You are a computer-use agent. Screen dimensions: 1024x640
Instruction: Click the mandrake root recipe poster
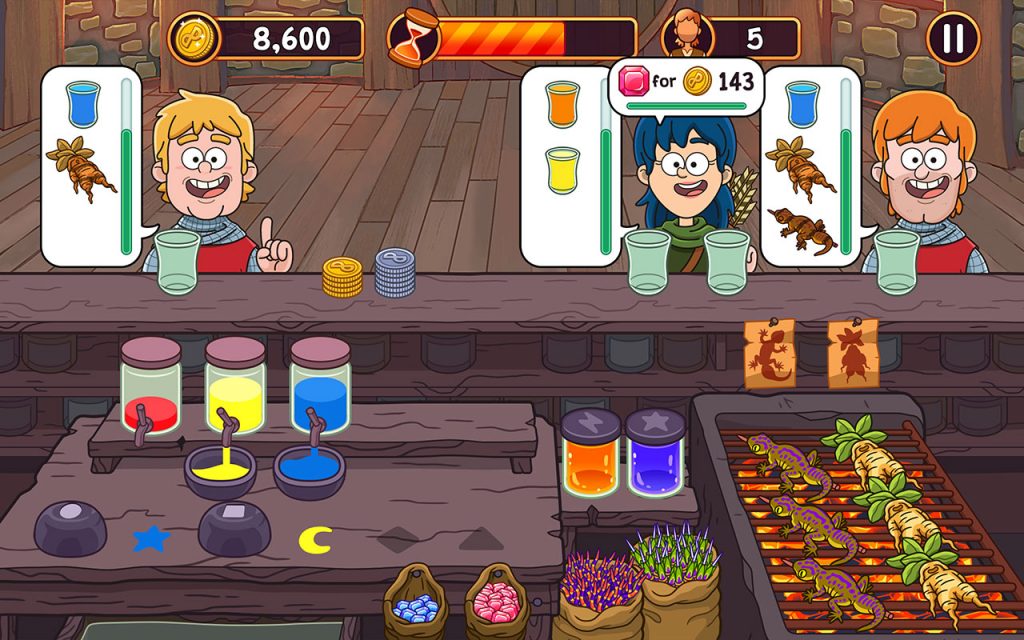[x=853, y=353]
